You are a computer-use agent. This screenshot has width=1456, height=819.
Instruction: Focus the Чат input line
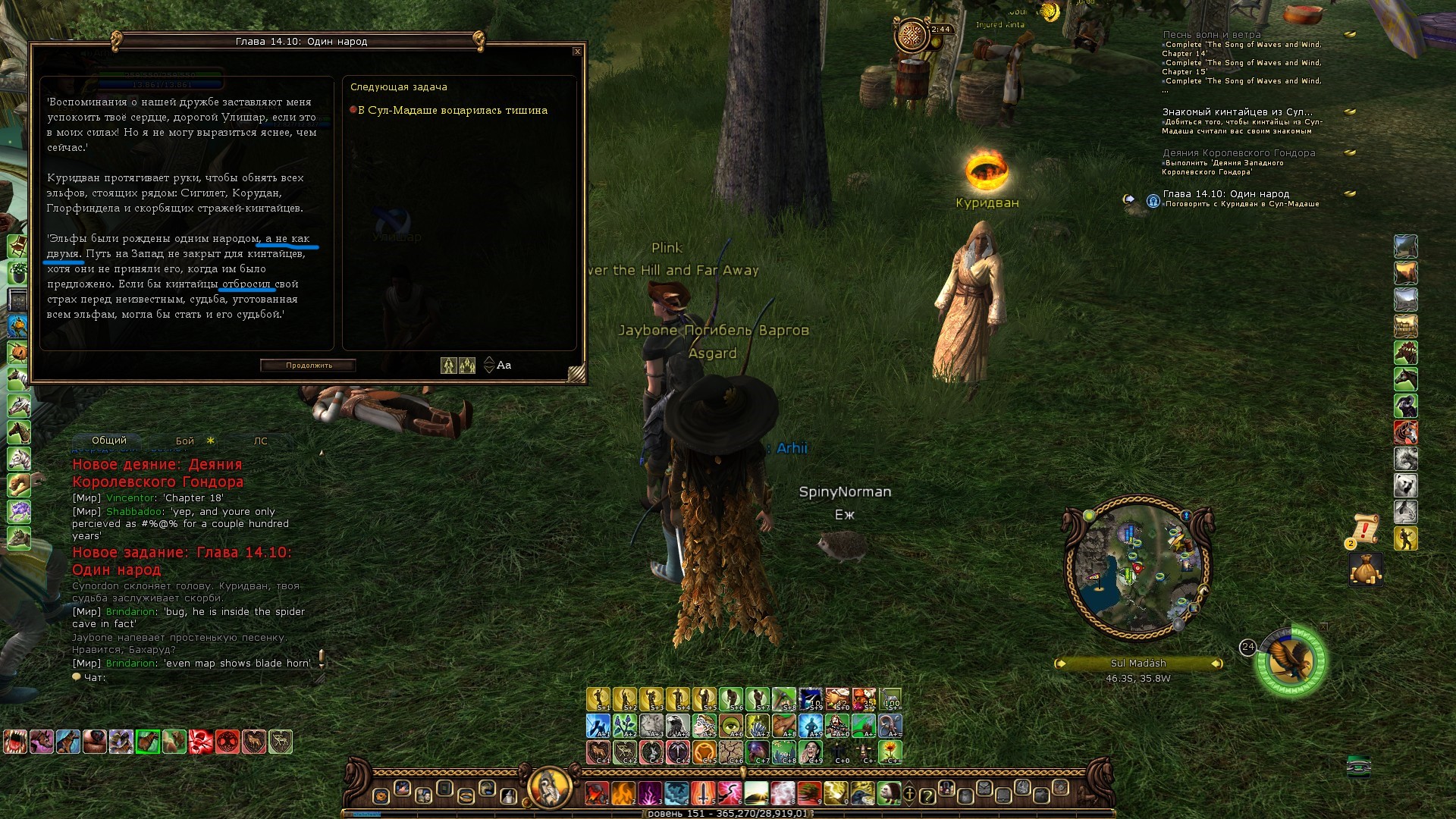[x=197, y=677]
